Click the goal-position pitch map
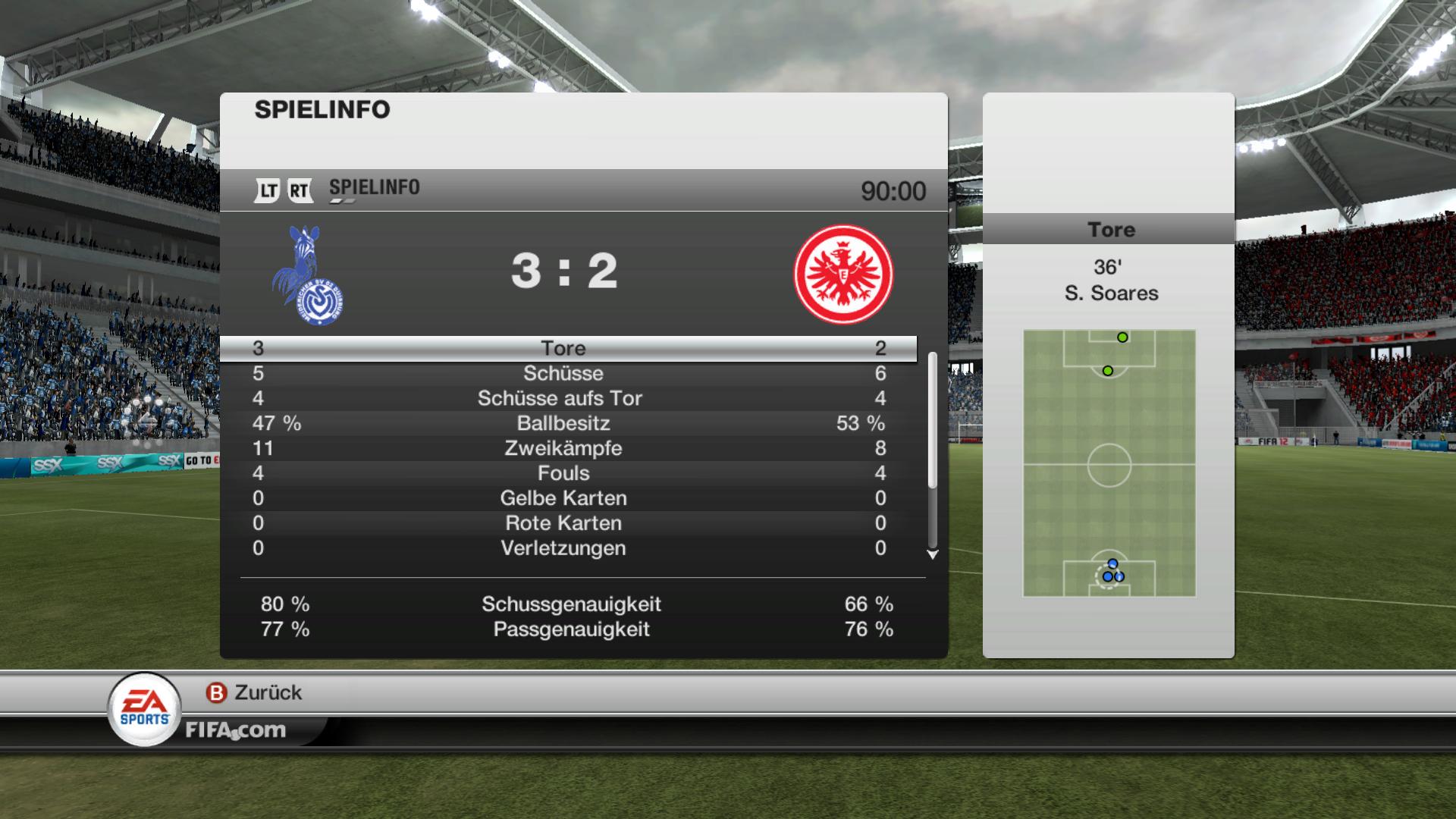1456x819 pixels. point(1109,463)
